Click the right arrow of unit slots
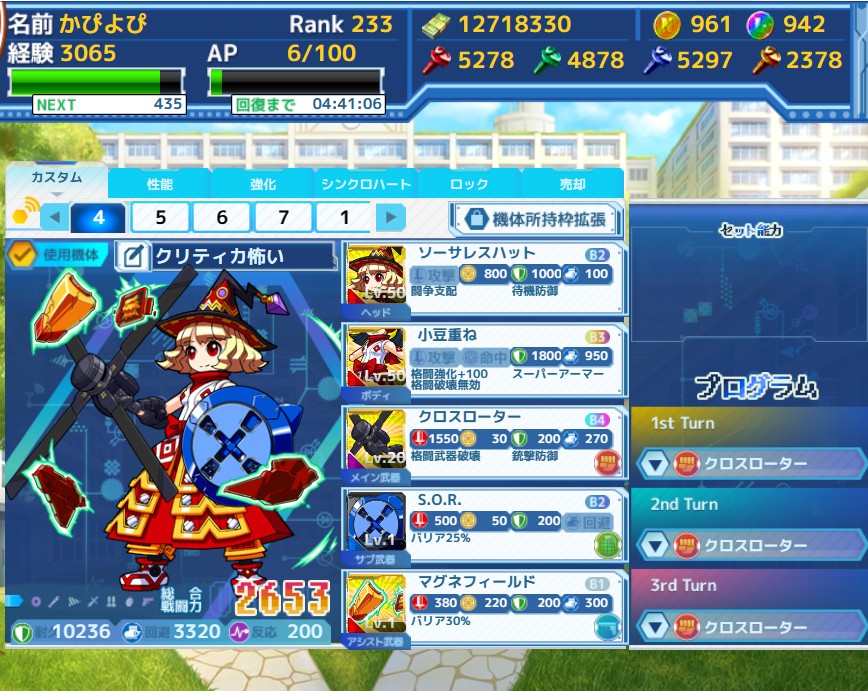This screenshot has height=691, width=868. pyautogui.click(x=391, y=217)
